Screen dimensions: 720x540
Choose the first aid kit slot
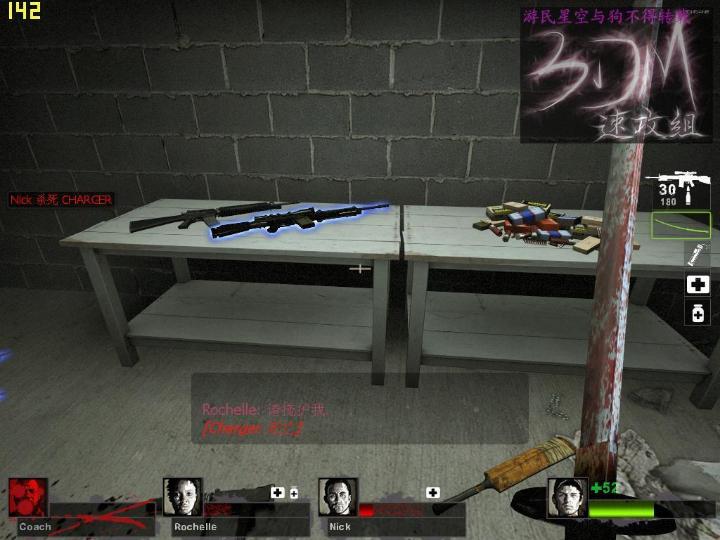click(x=697, y=285)
